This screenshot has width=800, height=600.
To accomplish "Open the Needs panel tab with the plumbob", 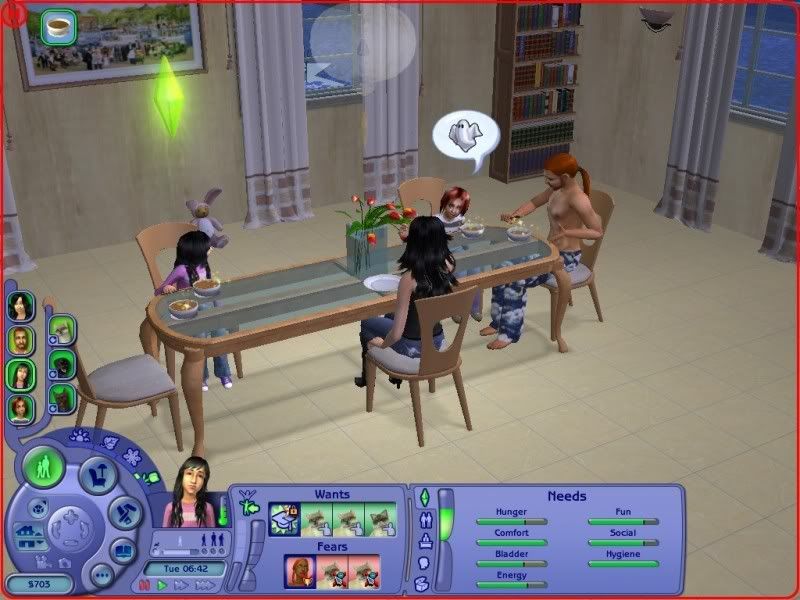I will point(423,497).
